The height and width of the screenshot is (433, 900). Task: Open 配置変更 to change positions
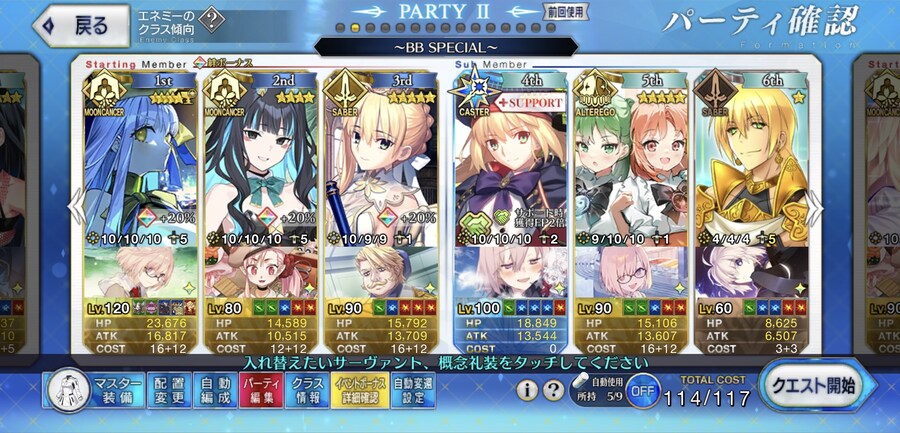[x=168, y=390]
